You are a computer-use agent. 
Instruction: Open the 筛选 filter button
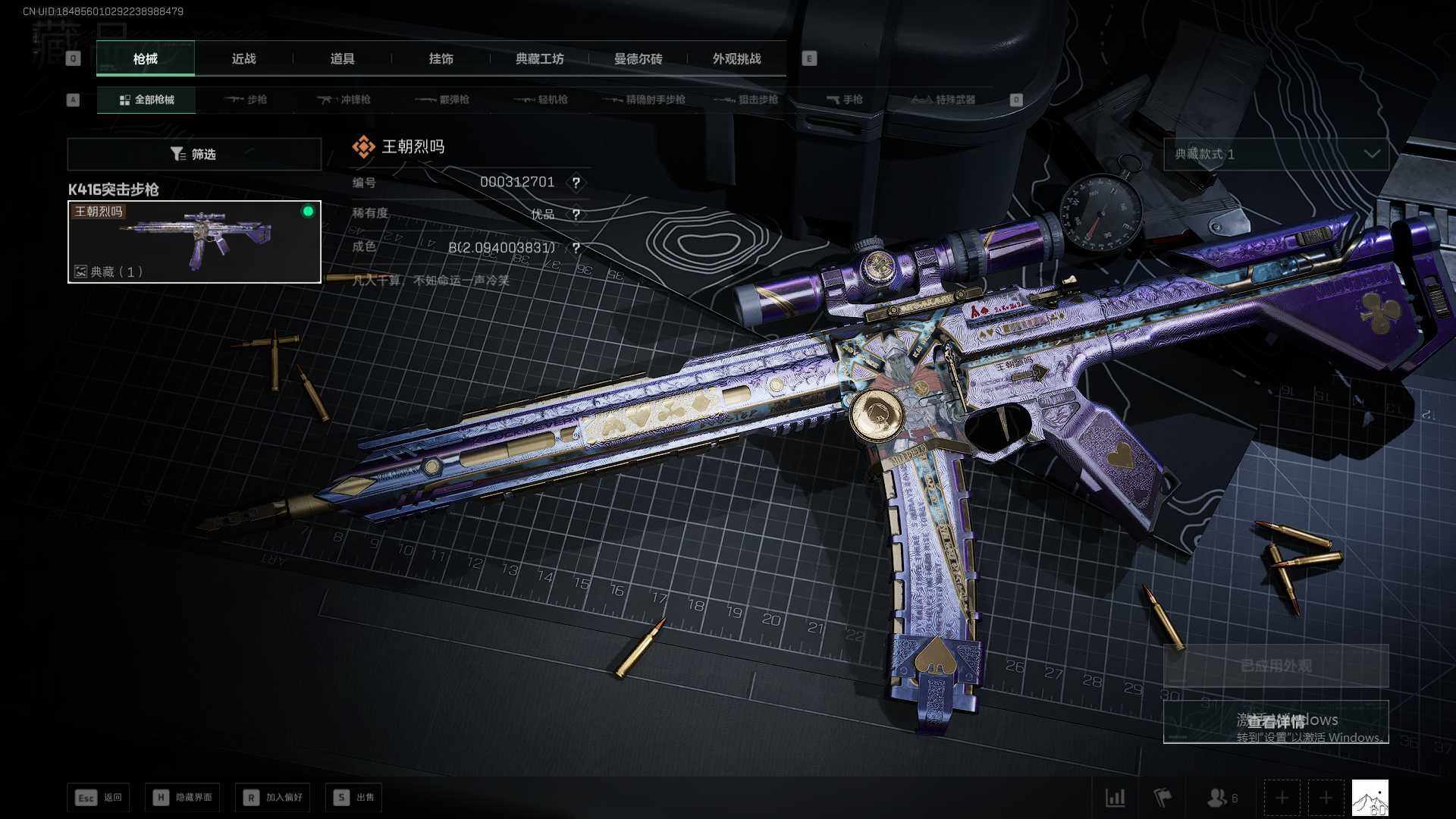click(x=194, y=154)
